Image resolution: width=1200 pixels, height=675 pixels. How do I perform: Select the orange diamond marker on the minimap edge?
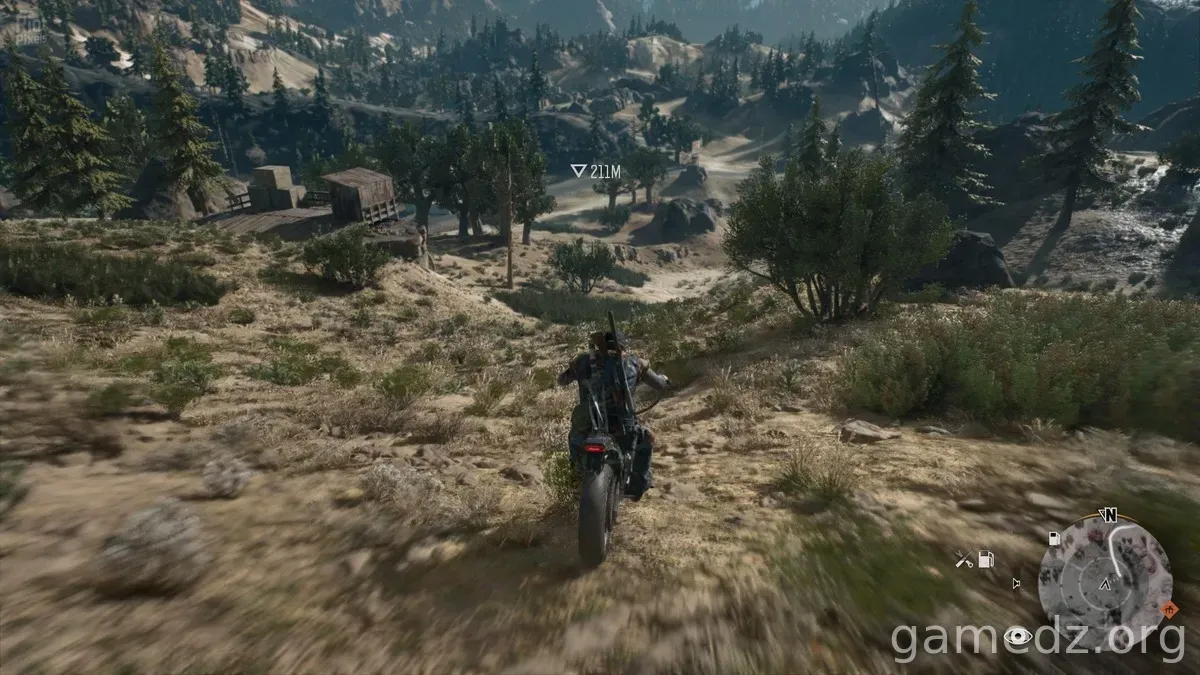click(1169, 609)
